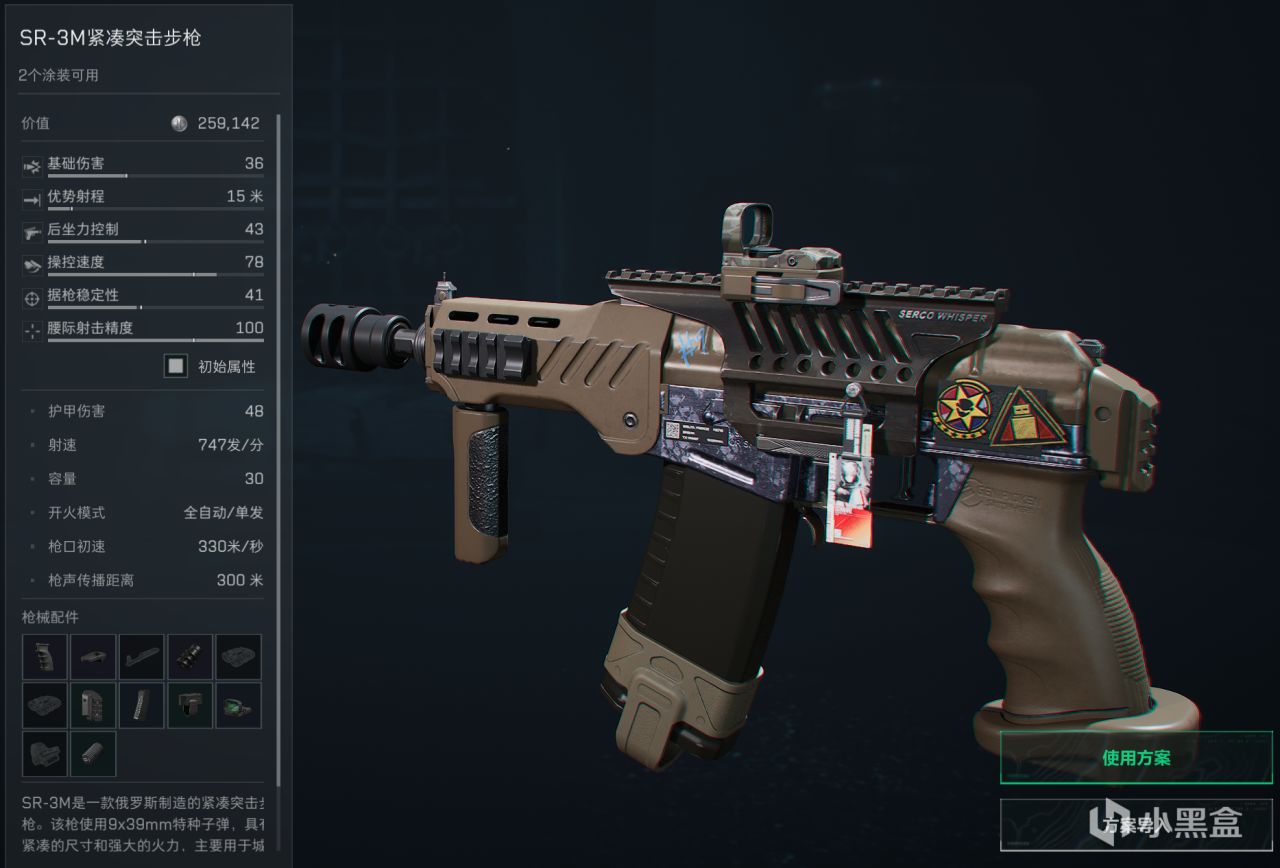Open the magazine attachment slot
The width and height of the screenshot is (1280, 868).
(141, 705)
